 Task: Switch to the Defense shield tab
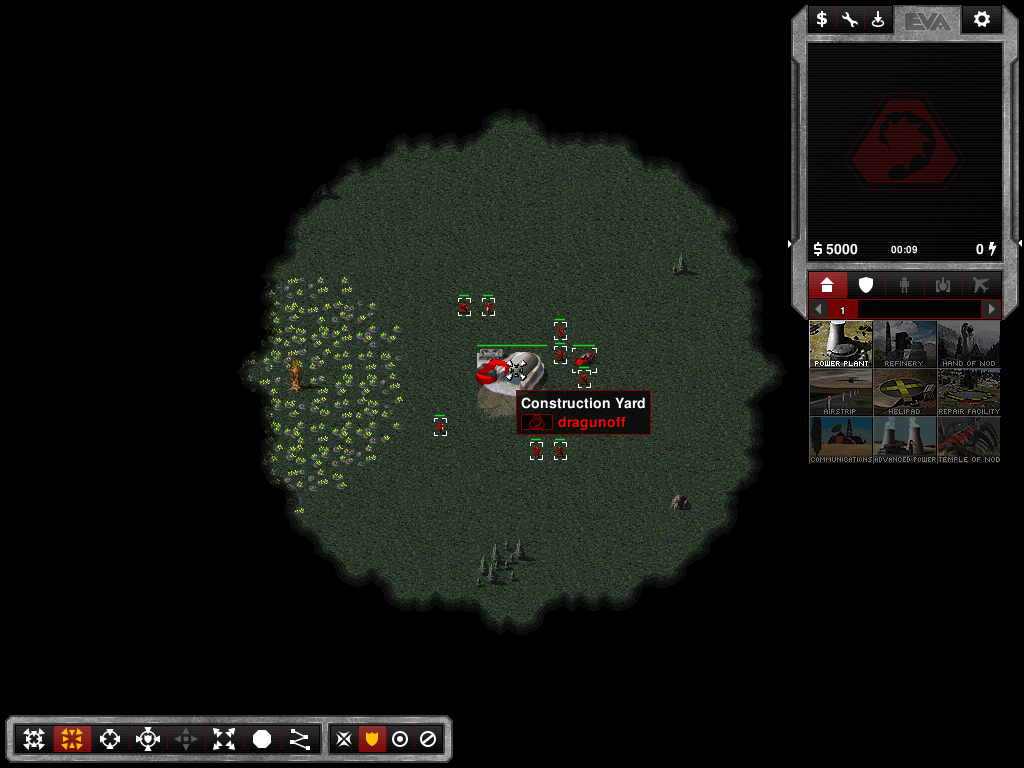point(866,285)
